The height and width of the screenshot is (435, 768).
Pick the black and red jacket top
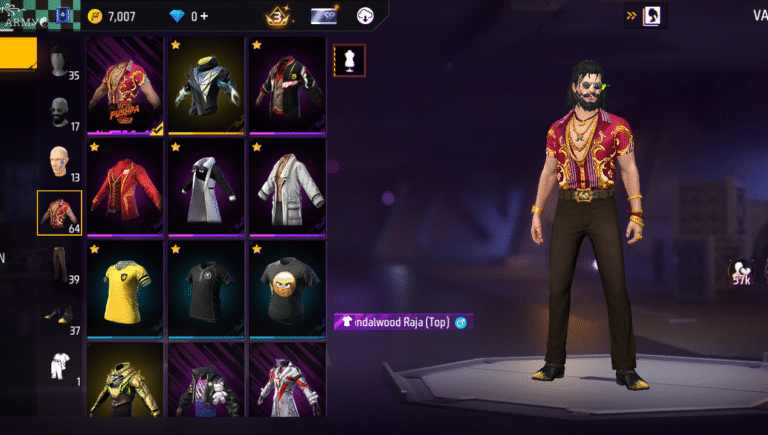click(x=287, y=85)
